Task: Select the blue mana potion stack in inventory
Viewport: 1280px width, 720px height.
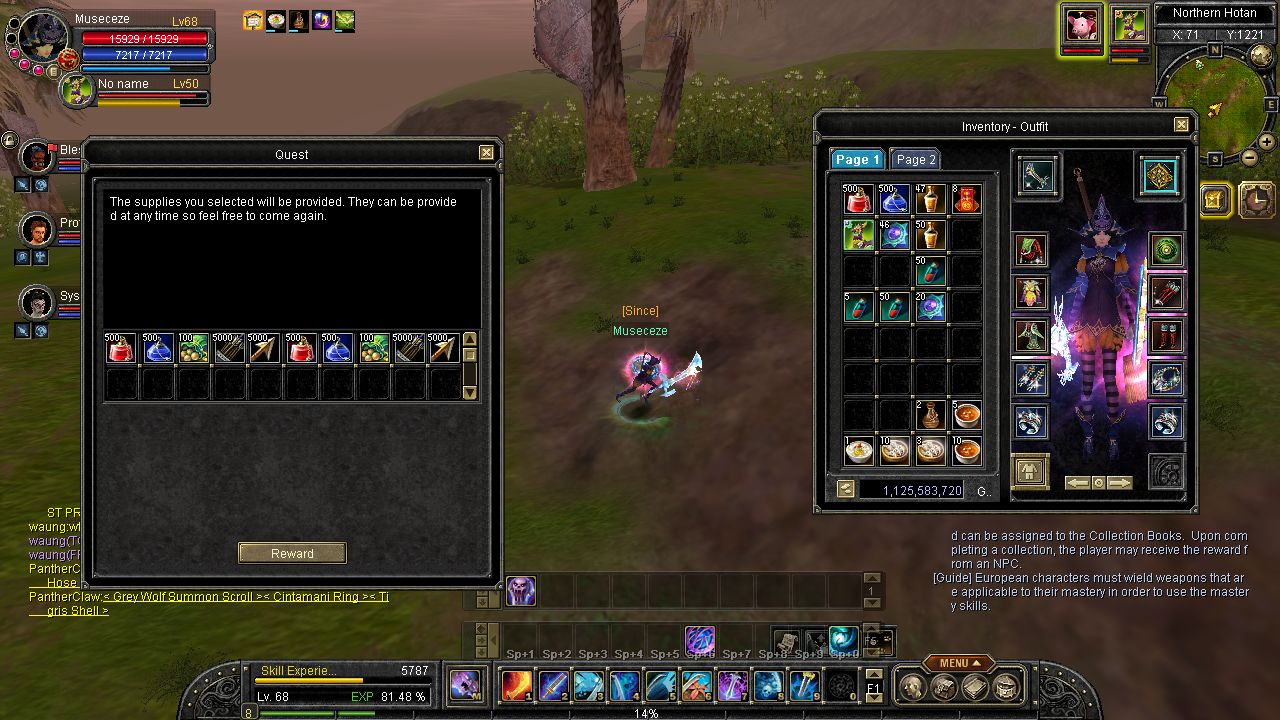Action: (x=894, y=200)
